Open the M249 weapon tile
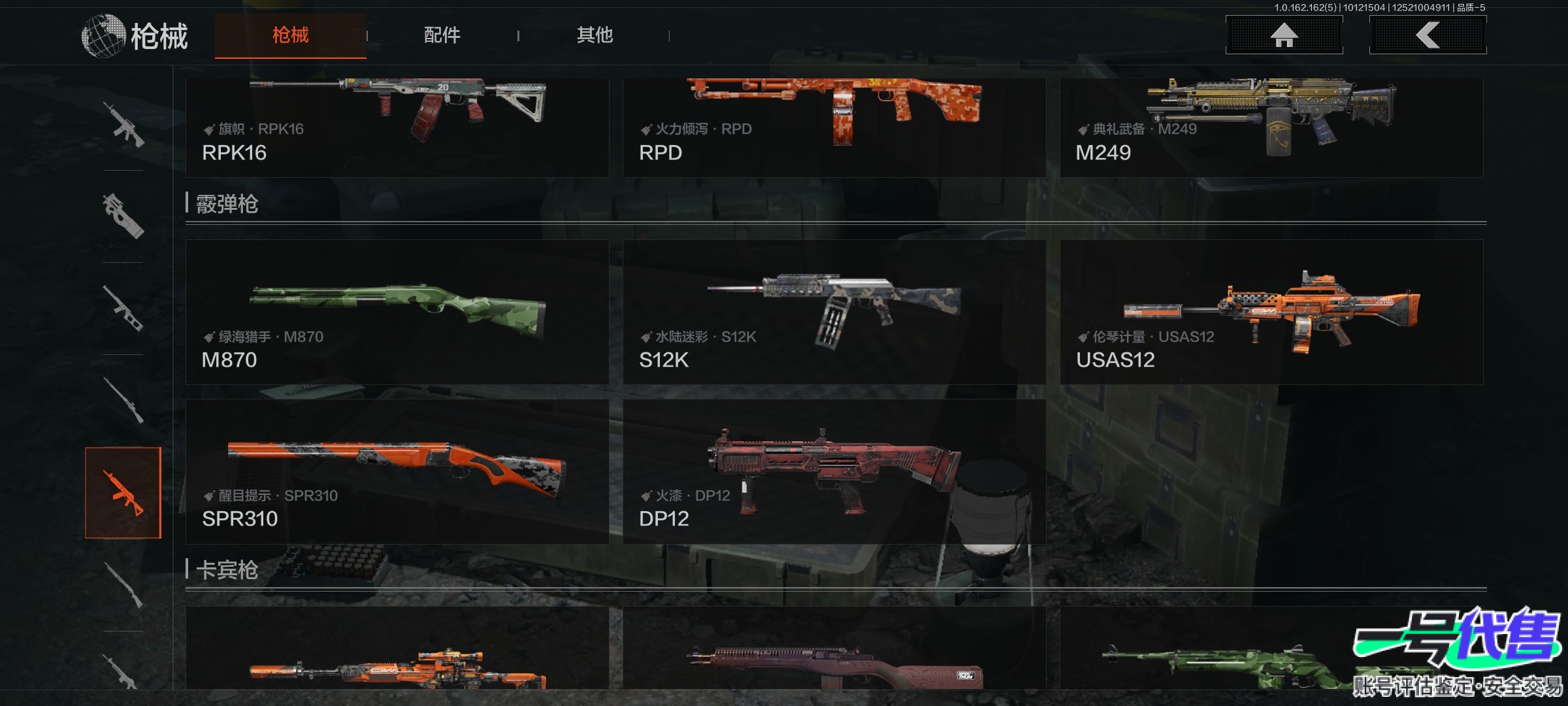 click(1271, 127)
